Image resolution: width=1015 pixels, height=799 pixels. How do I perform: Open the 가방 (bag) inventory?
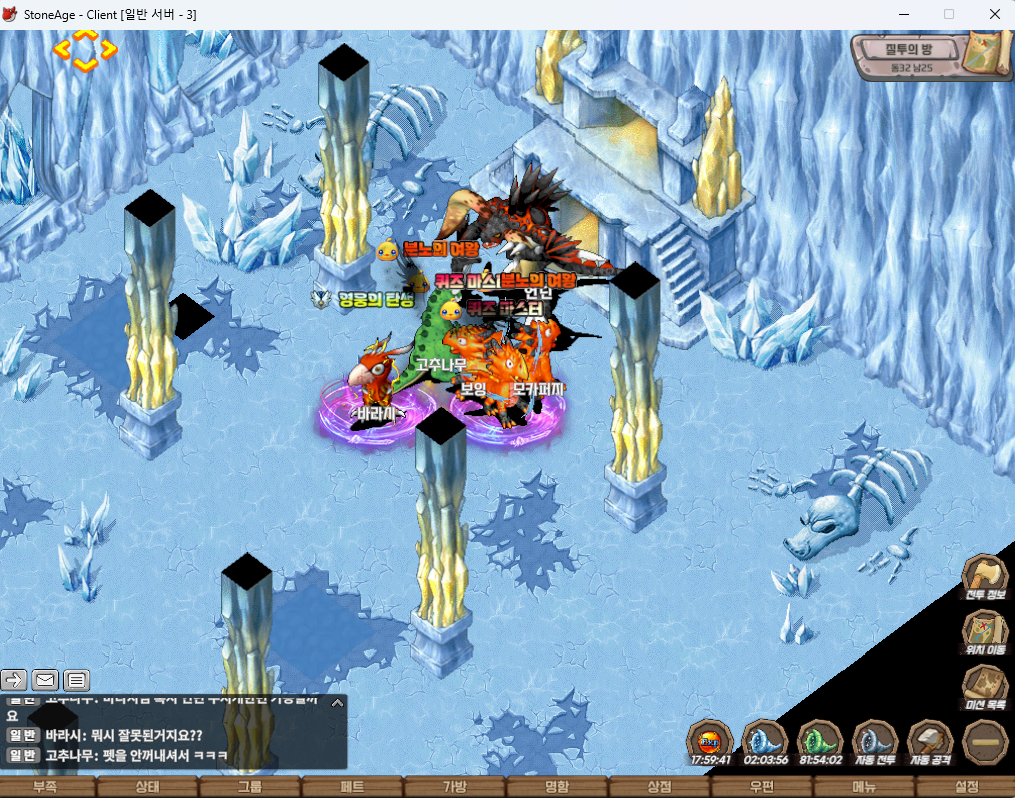click(455, 787)
